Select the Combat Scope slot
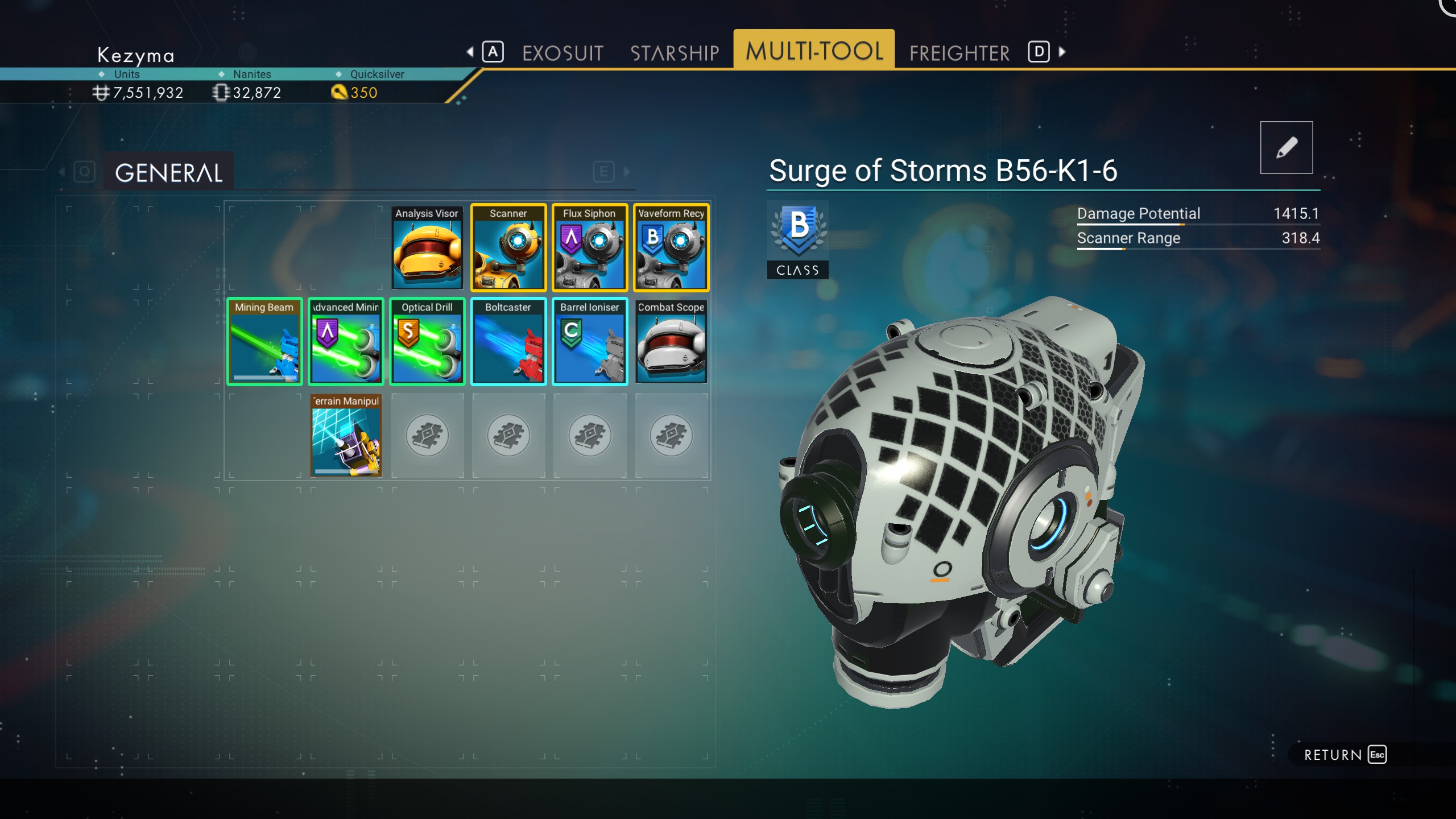The width and height of the screenshot is (1456, 819). 671,341
